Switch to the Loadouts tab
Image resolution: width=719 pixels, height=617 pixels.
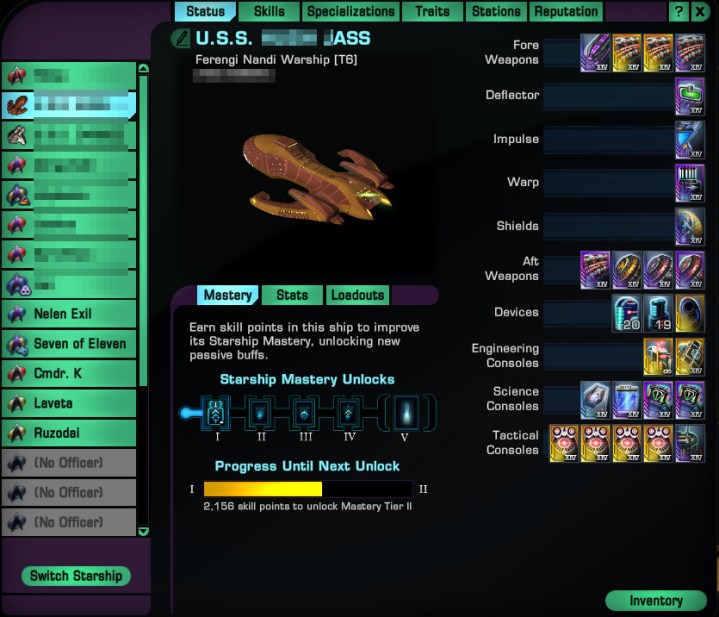pos(357,295)
